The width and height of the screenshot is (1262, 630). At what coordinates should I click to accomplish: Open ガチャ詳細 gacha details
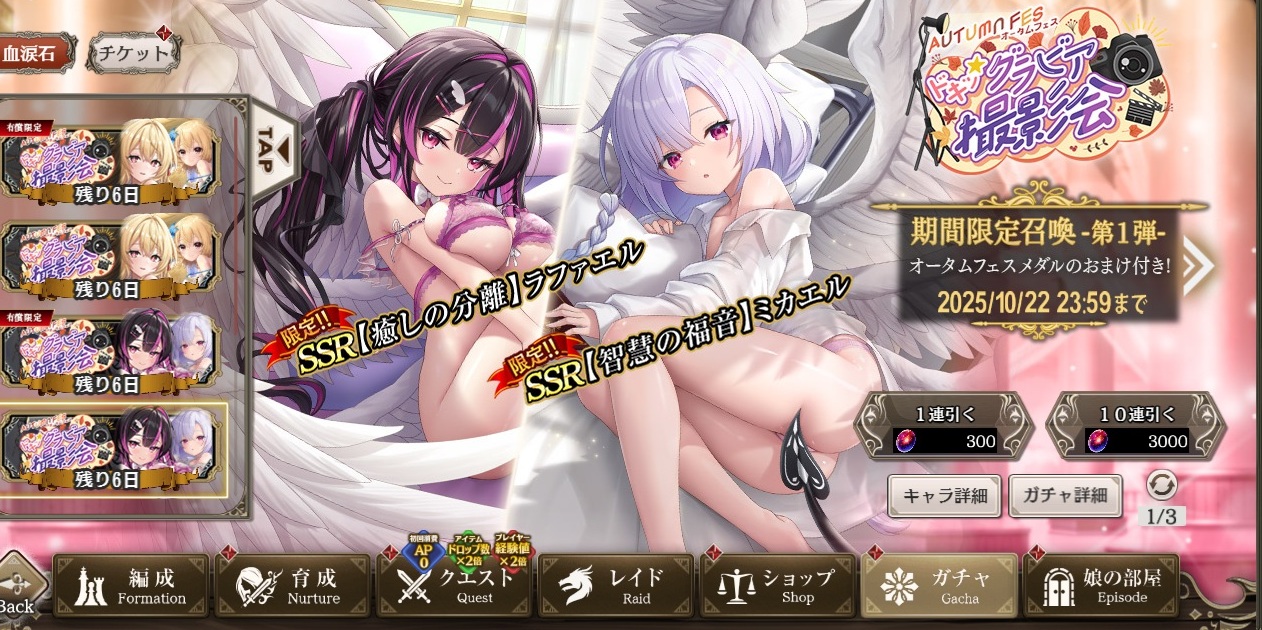pyautogui.click(x=1064, y=496)
